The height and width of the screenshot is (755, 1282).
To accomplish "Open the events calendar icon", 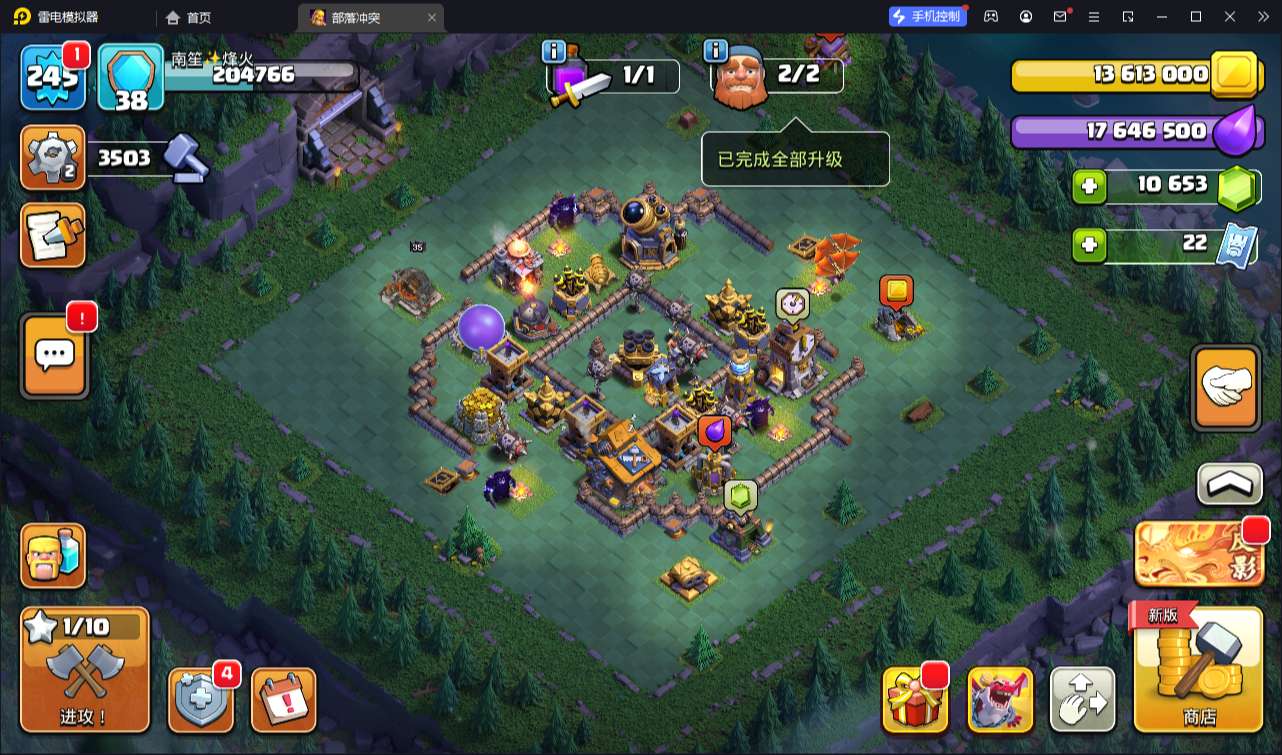I will tap(283, 699).
